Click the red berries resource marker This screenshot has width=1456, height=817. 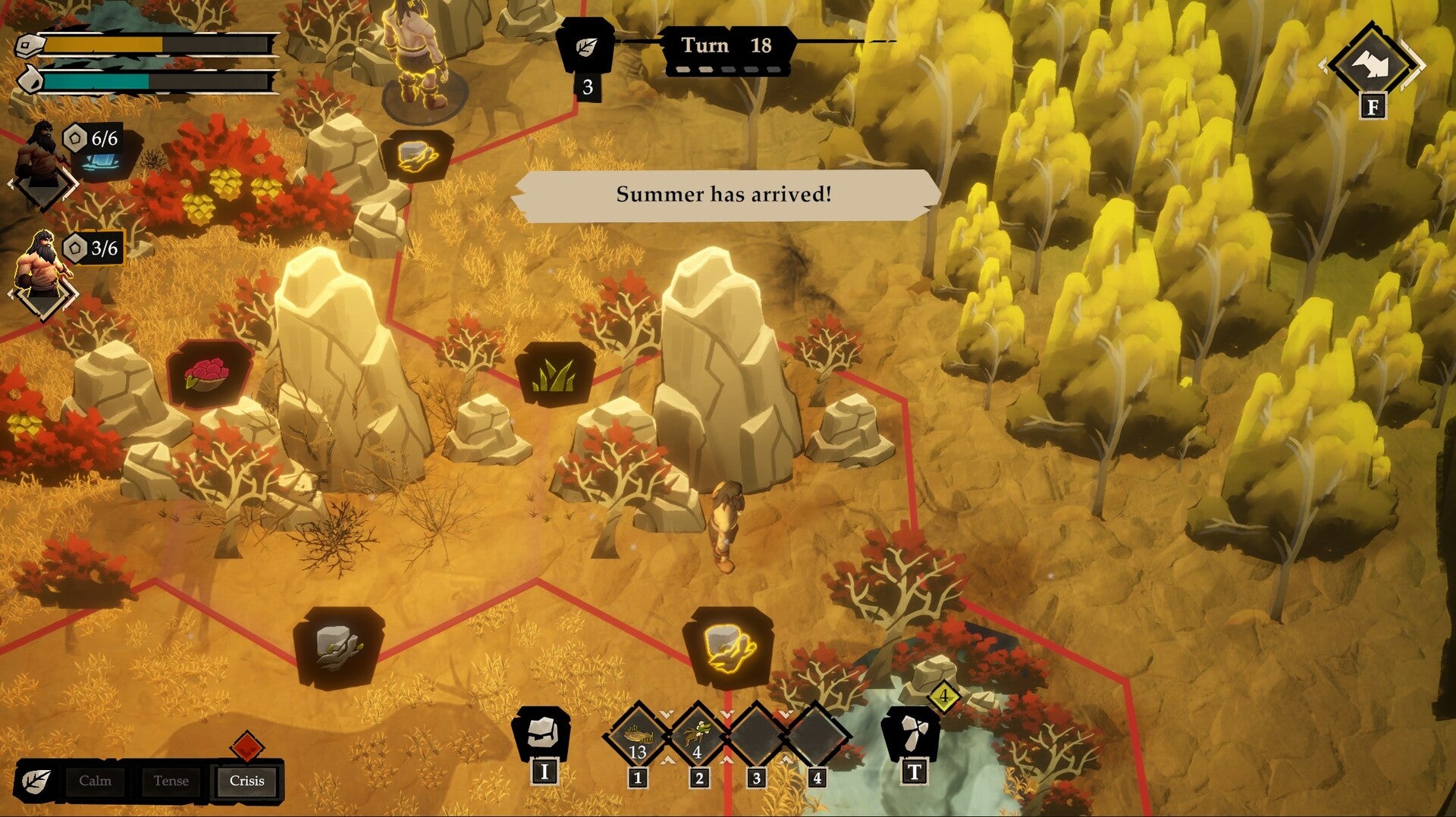click(208, 374)
